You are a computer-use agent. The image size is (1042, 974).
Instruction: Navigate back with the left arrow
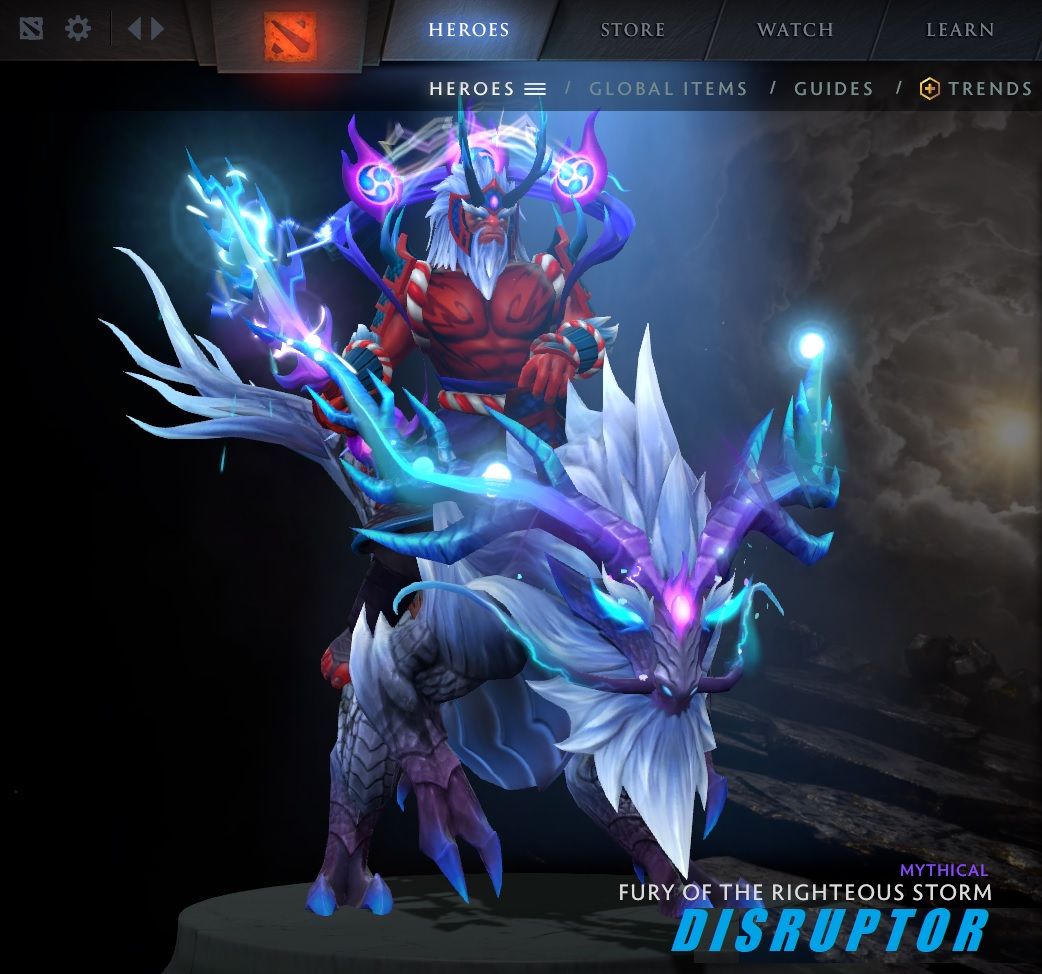pos(135,28)
